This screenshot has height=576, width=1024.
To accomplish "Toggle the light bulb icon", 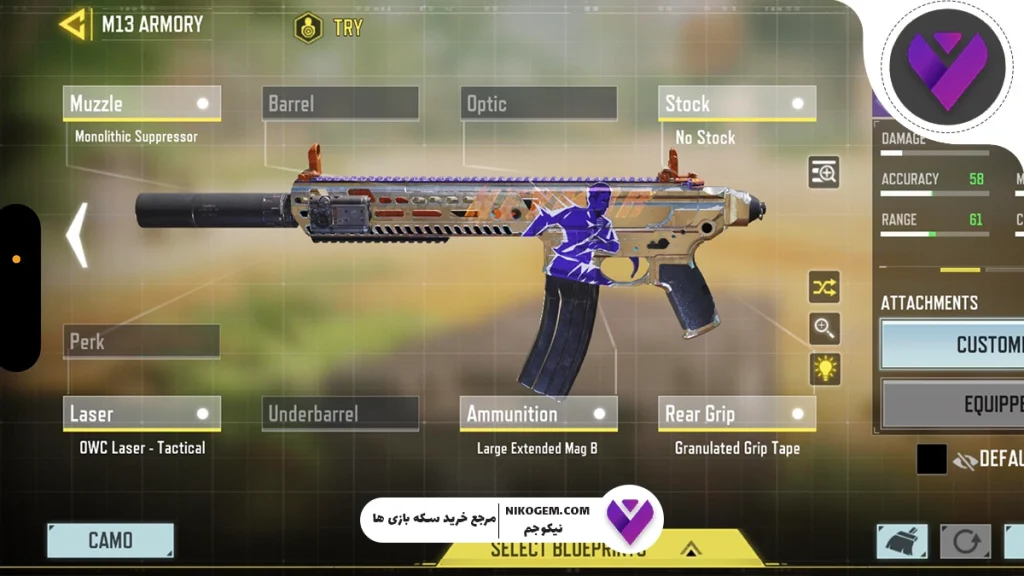I will click(824, 368).
